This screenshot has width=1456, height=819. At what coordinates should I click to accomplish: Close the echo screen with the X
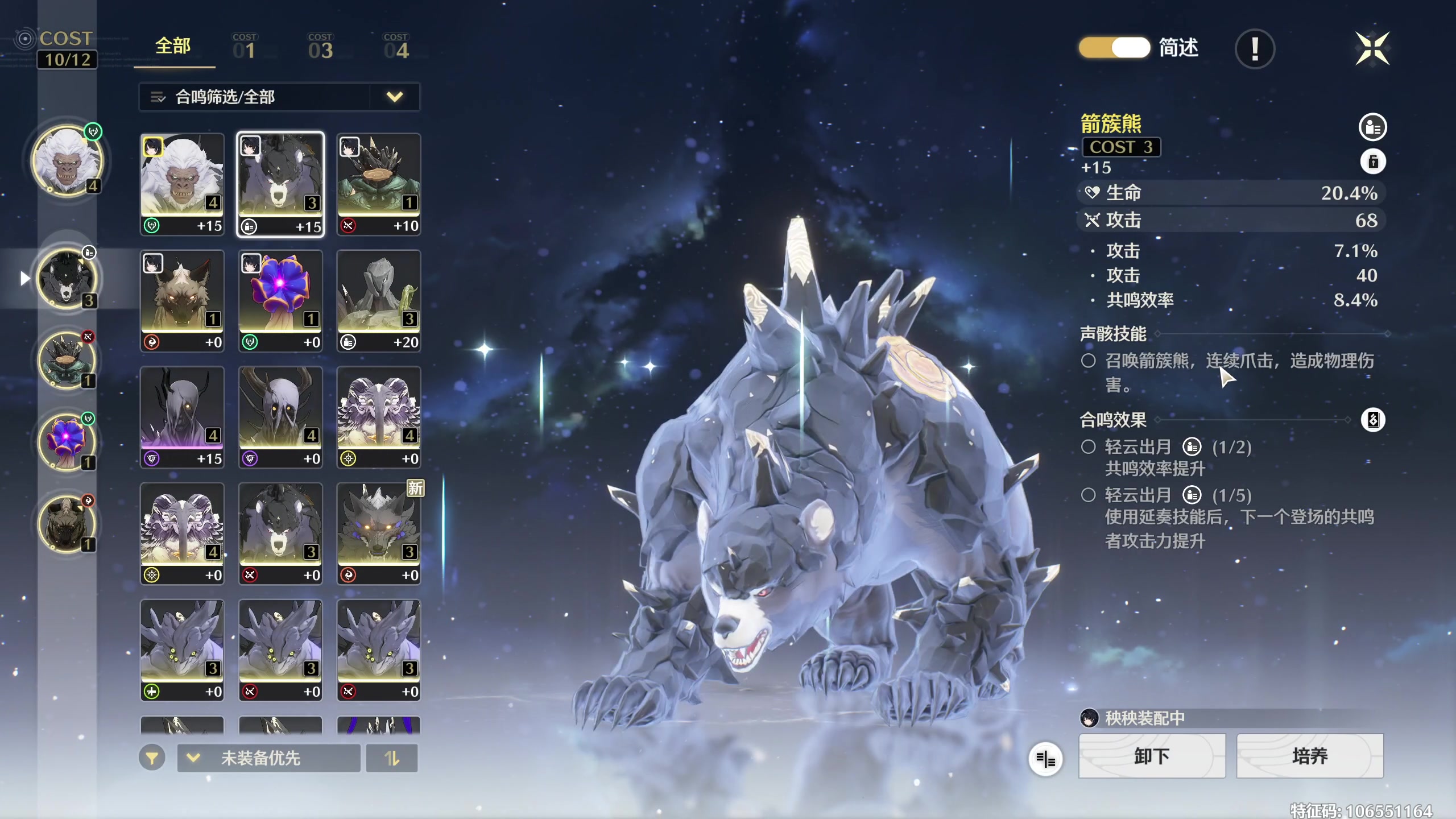(x=1372, y=49)
